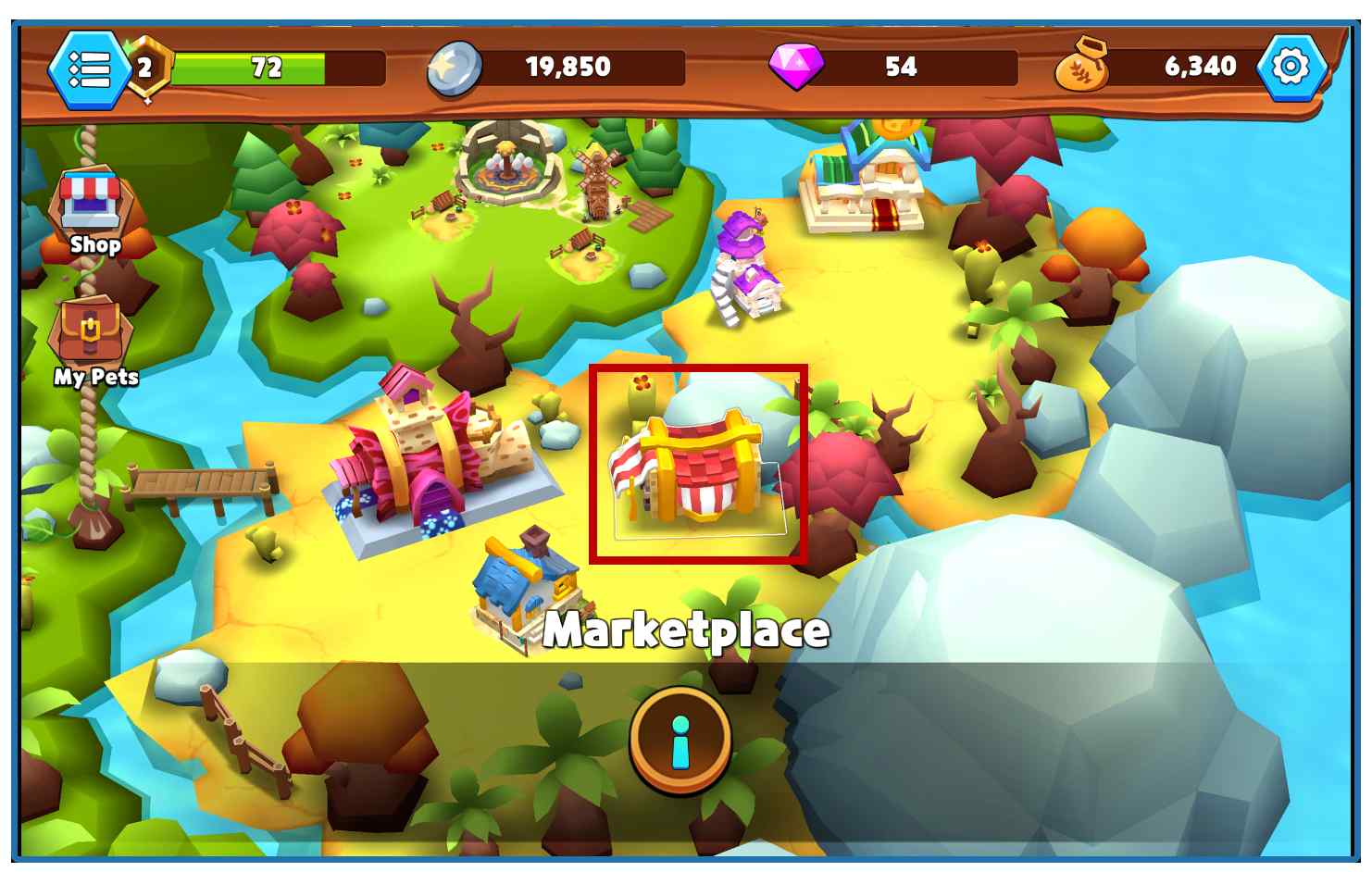1372x872 pixels.
Task: Open the game settings gear
Action: click(x=1291, y=66)
